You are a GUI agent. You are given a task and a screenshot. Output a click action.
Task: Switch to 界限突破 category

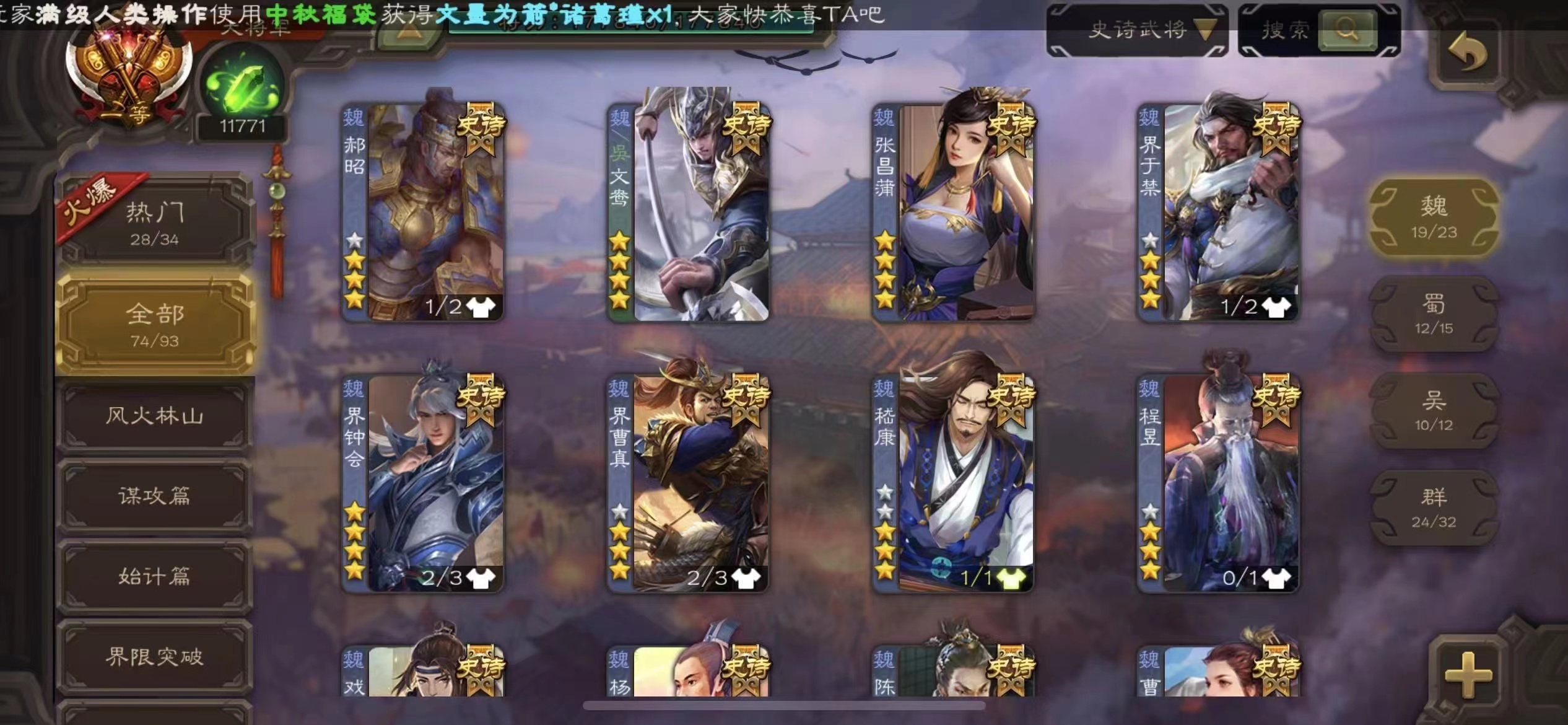(155, 657)
